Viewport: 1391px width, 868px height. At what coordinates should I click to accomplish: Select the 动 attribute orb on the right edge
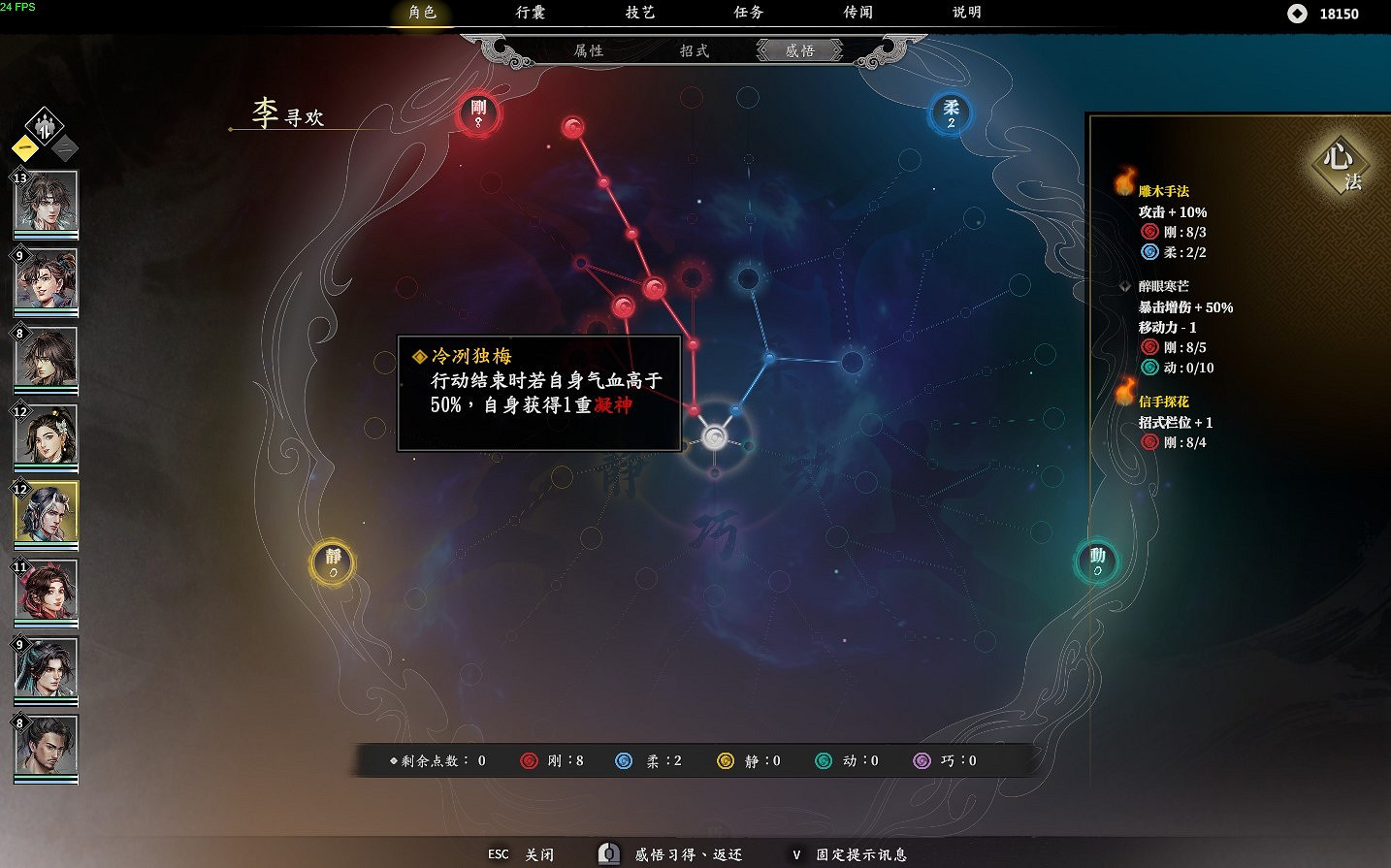click(x=1095, y=561)
